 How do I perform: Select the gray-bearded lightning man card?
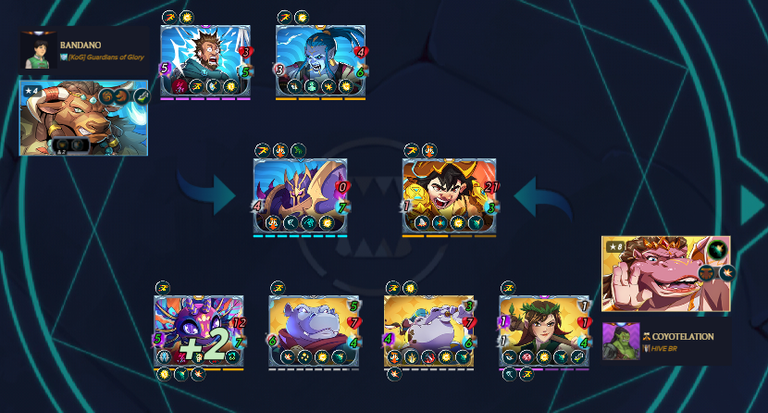[205, 61]
